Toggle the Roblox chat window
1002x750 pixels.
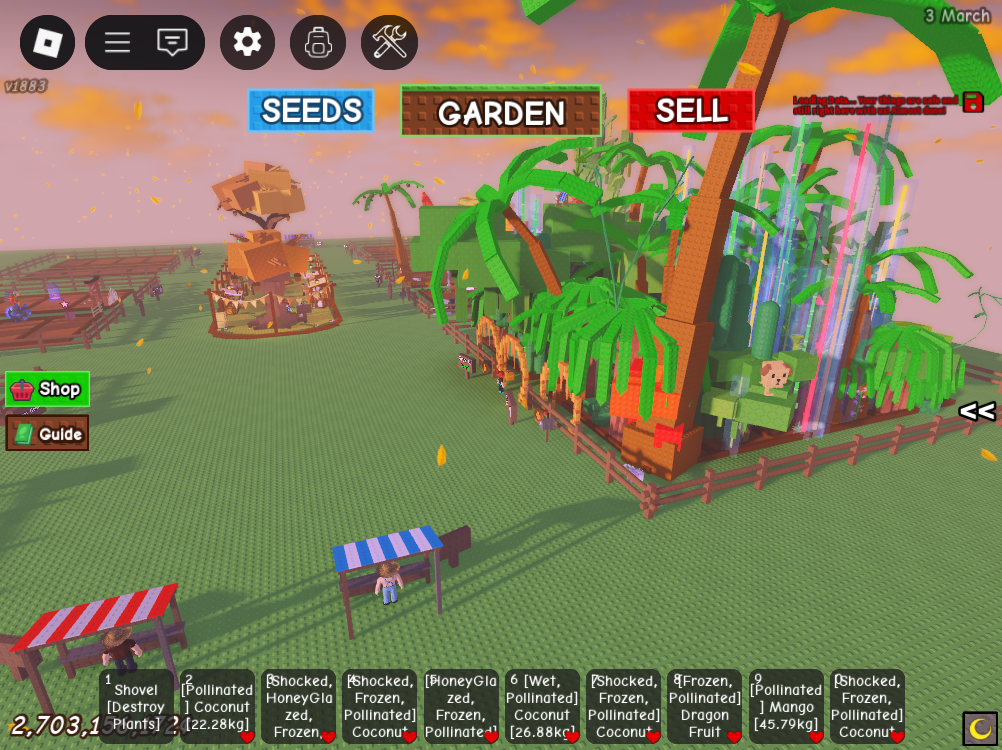pos(172,42)
